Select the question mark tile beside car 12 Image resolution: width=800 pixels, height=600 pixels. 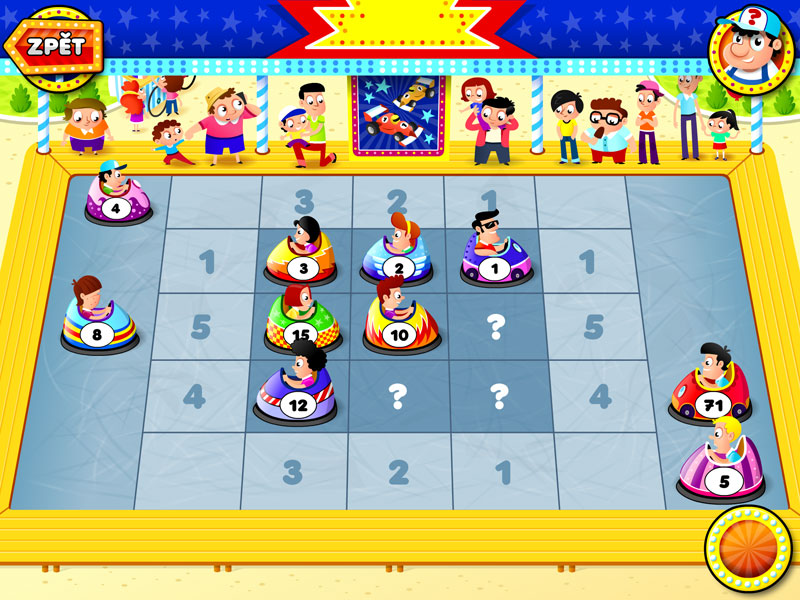398,398
